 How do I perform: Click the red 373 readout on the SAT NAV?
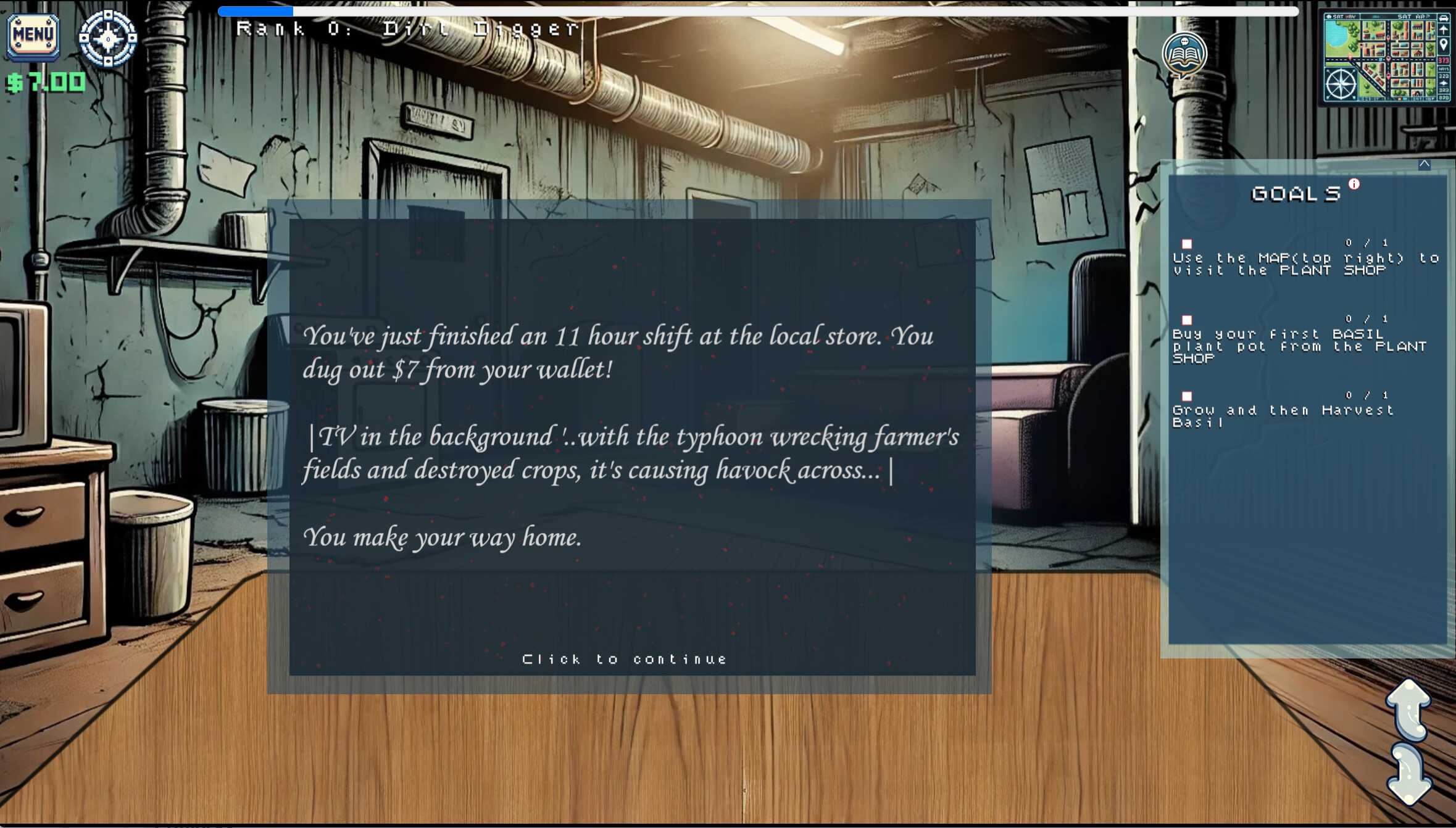pyautogui.click(x=1444, y=60)
